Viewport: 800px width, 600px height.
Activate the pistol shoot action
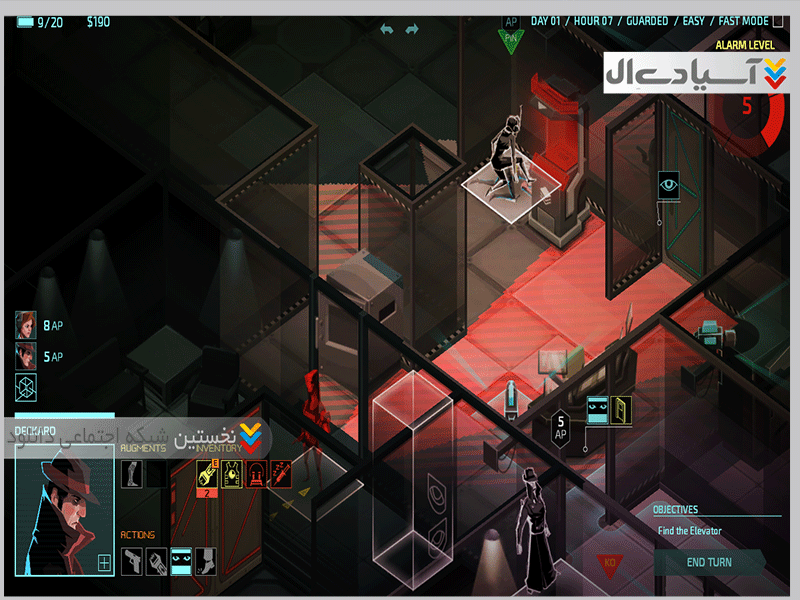pos(132,561)
